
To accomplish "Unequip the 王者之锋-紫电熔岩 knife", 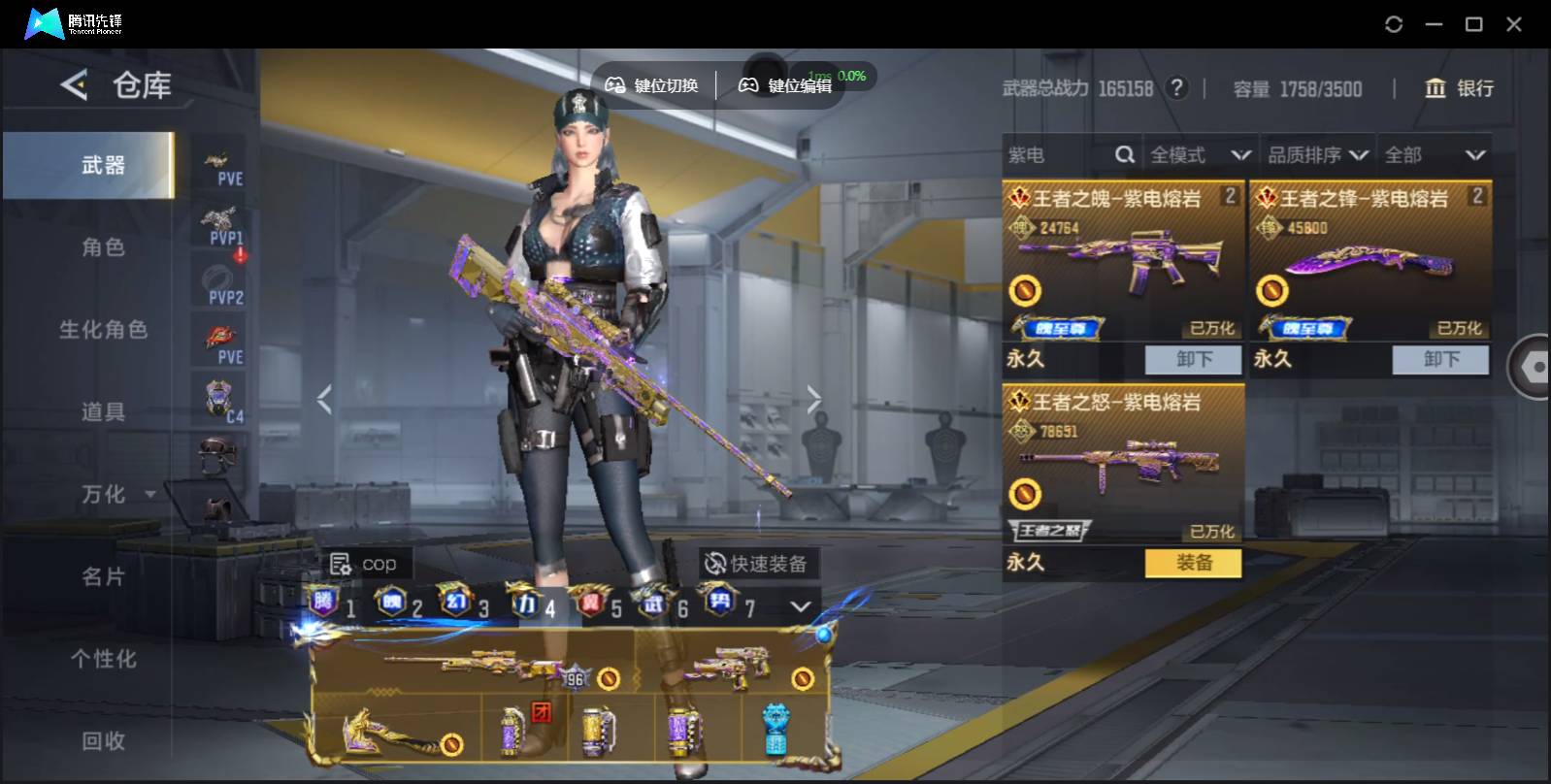I will [1440, 360].
